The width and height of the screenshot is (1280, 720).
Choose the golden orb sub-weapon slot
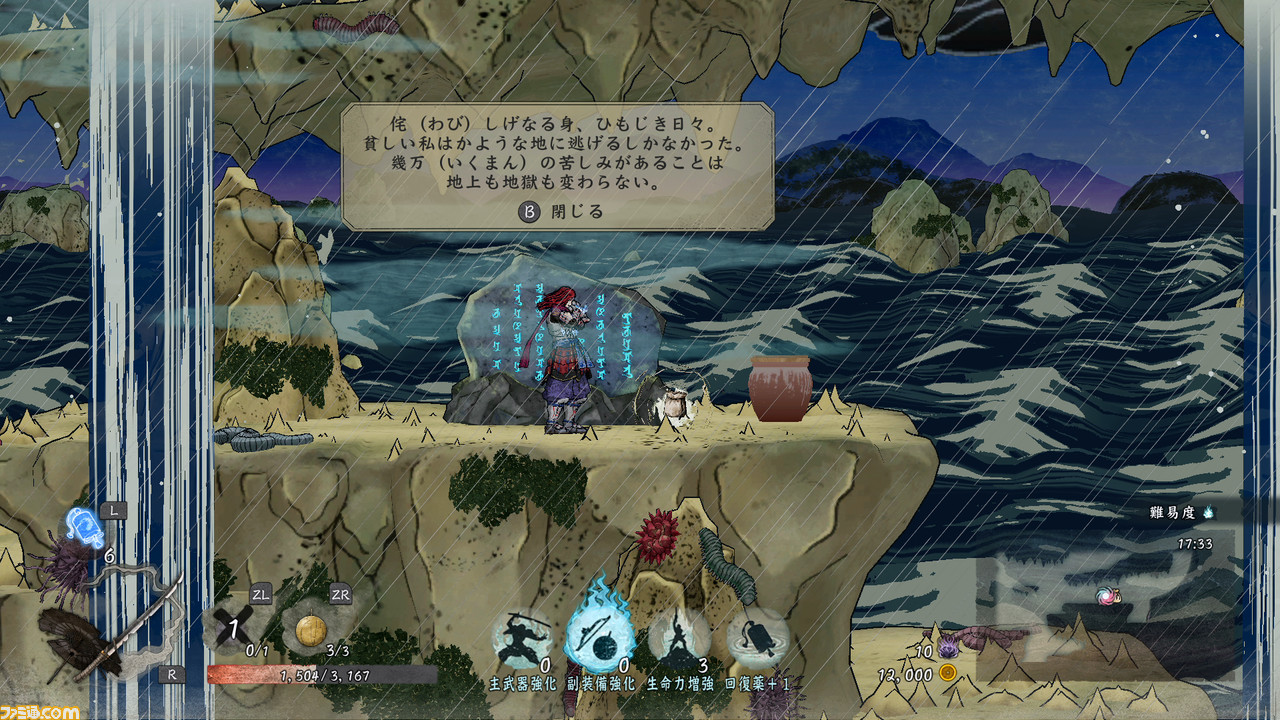(x=312, y=629)
